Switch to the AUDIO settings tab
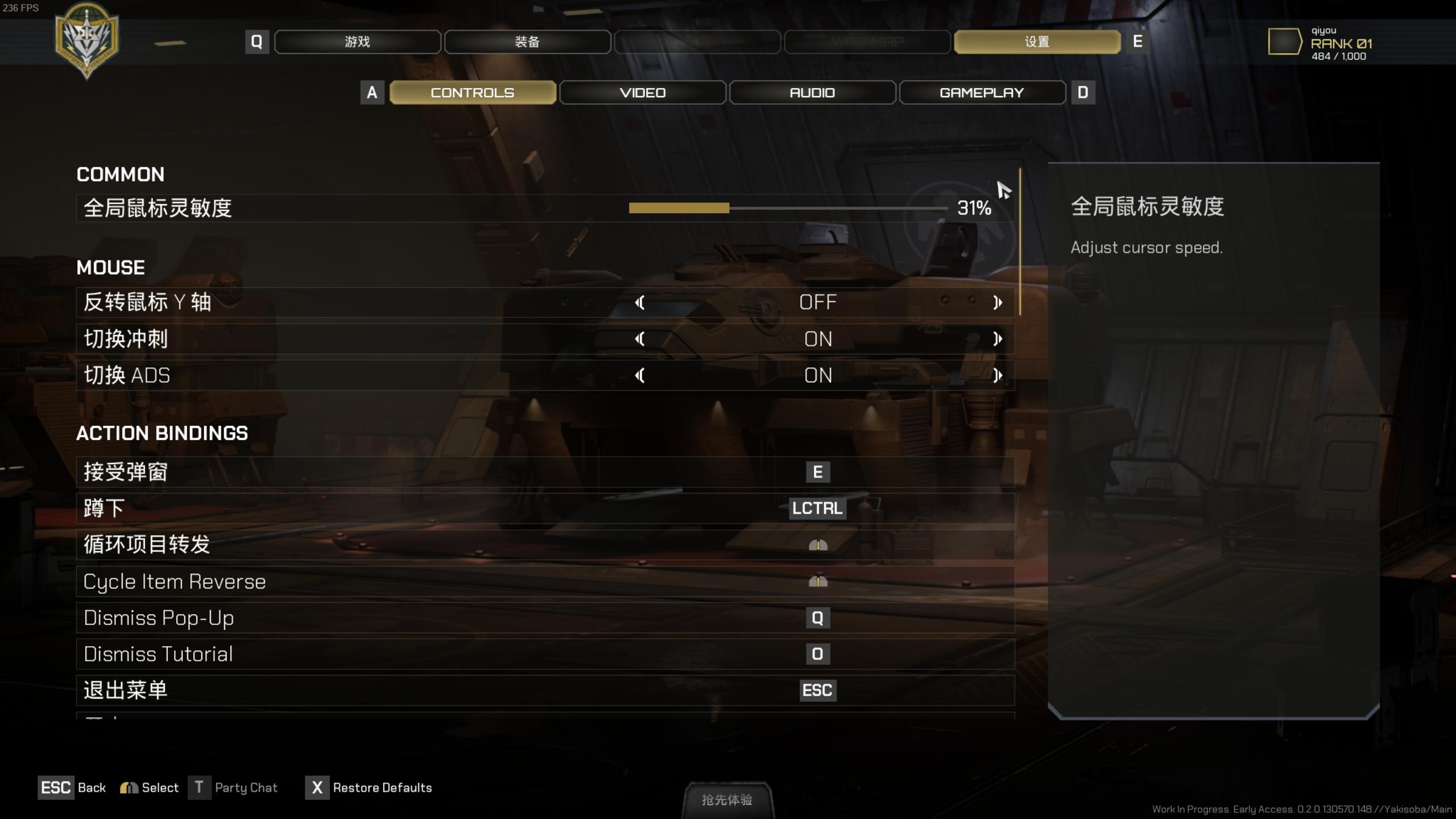Screen dimensions: 1456x819 [812, 93]
